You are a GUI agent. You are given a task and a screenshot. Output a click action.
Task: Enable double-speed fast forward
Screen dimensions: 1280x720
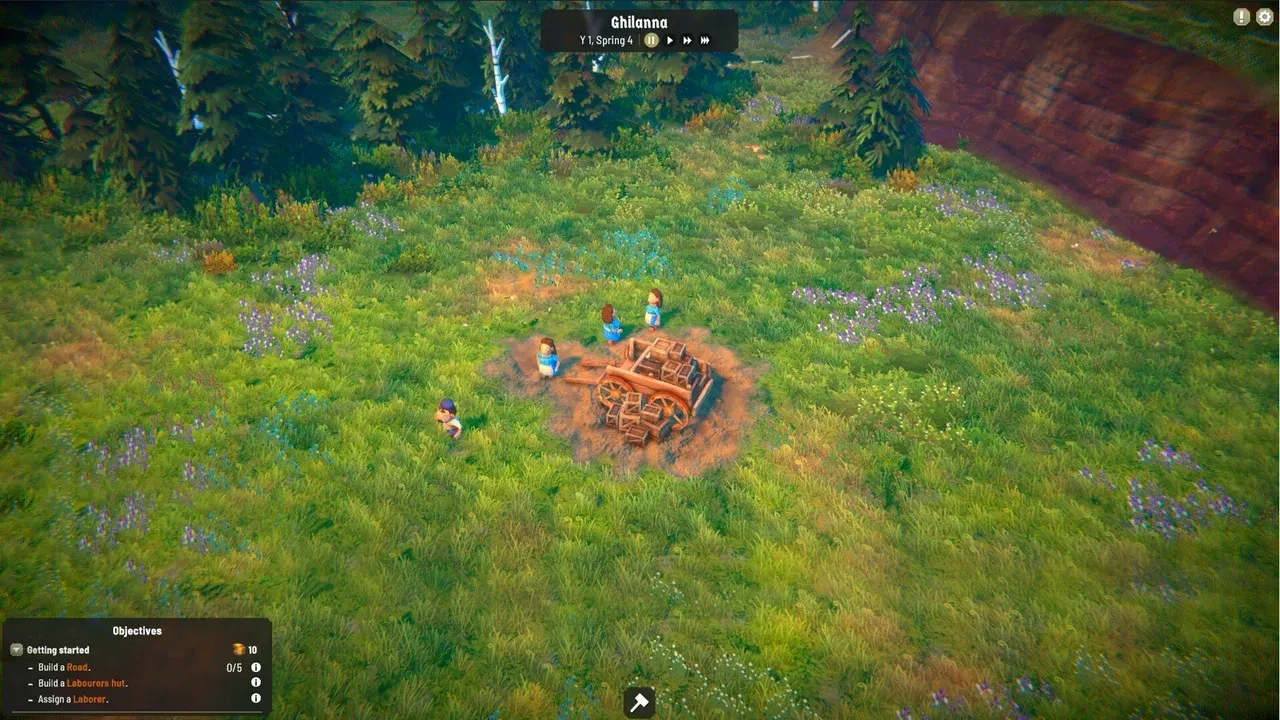688,40
